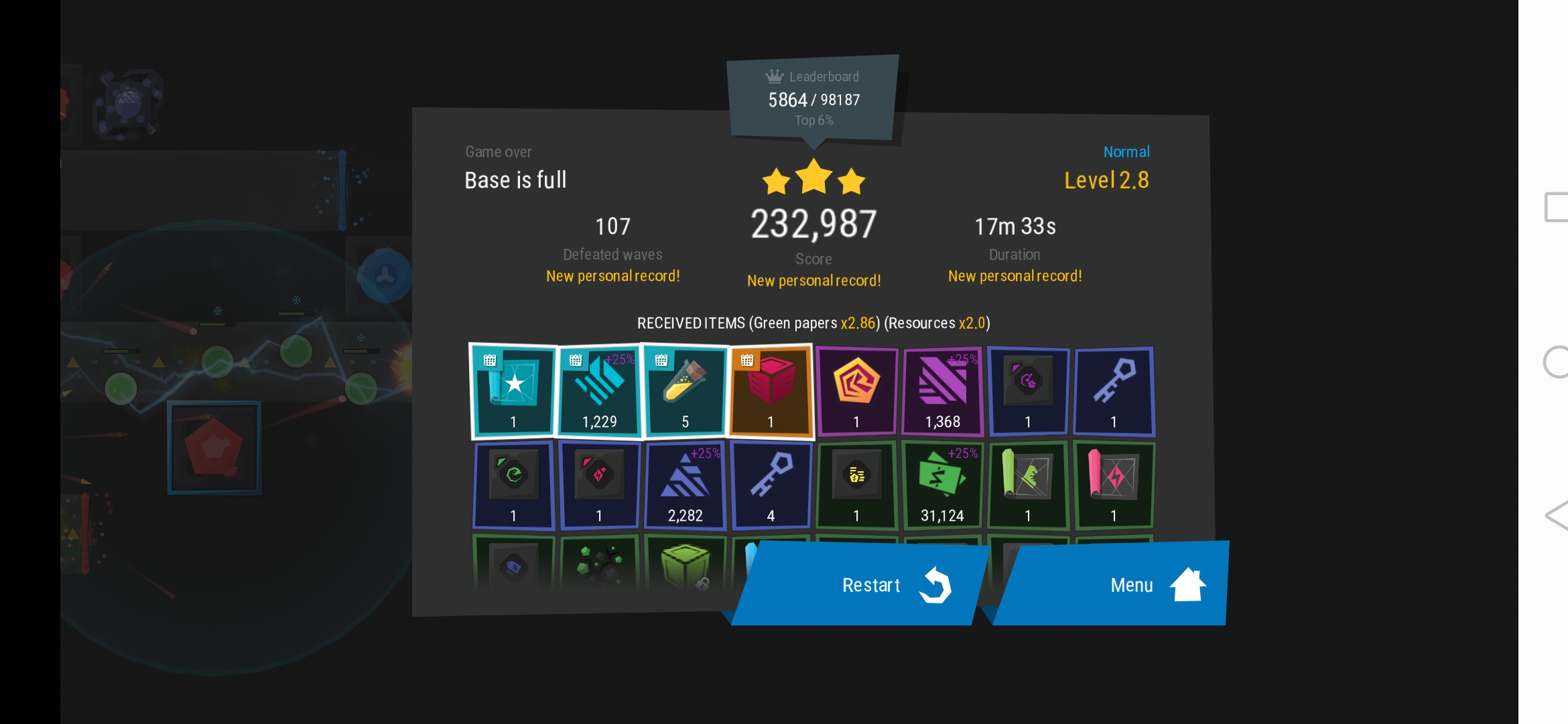Open the Leaderboard rank banner
Screen dimensions: 1568x724
[813, 99]
